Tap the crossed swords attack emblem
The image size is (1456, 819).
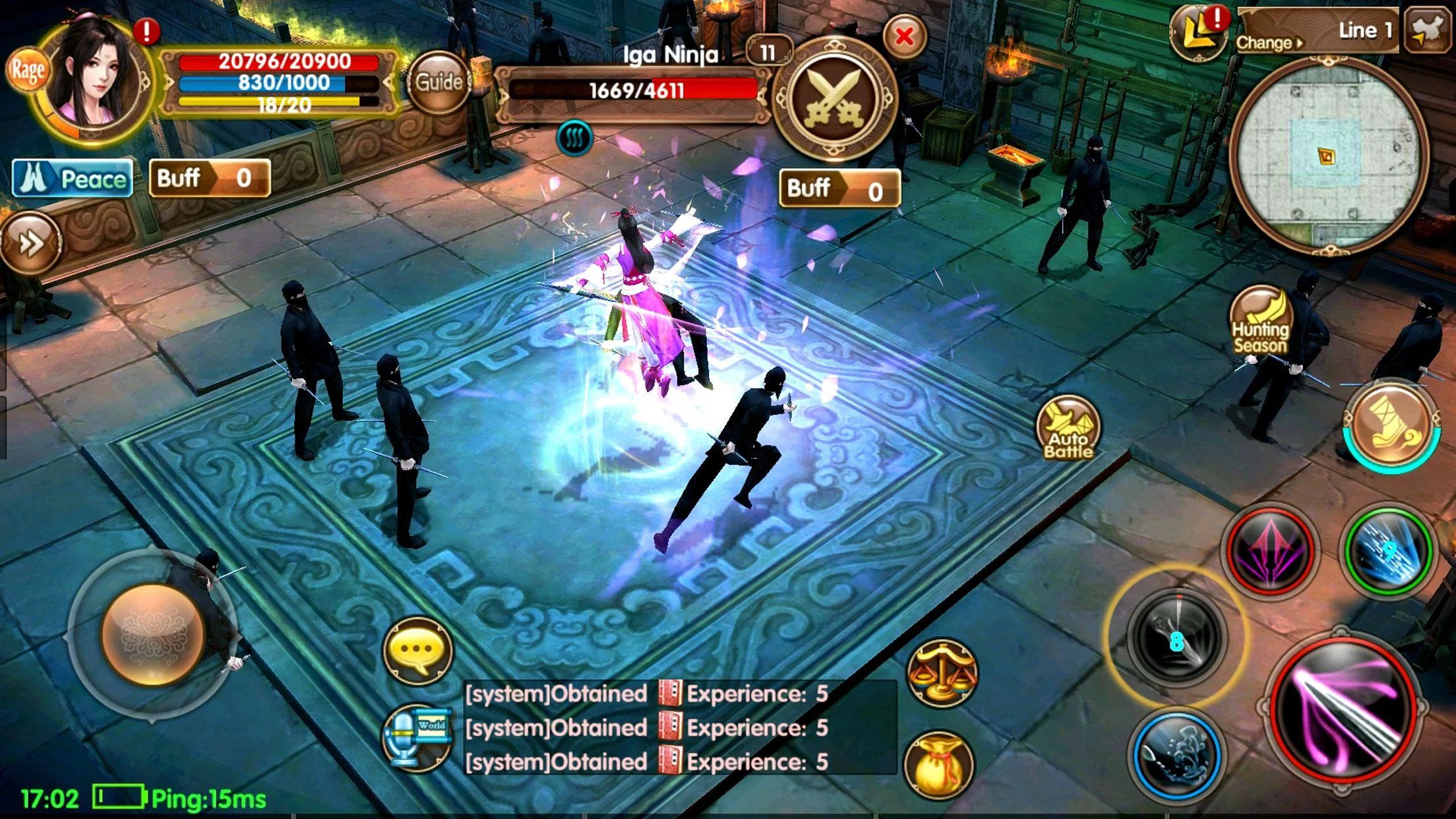[834, 99]
